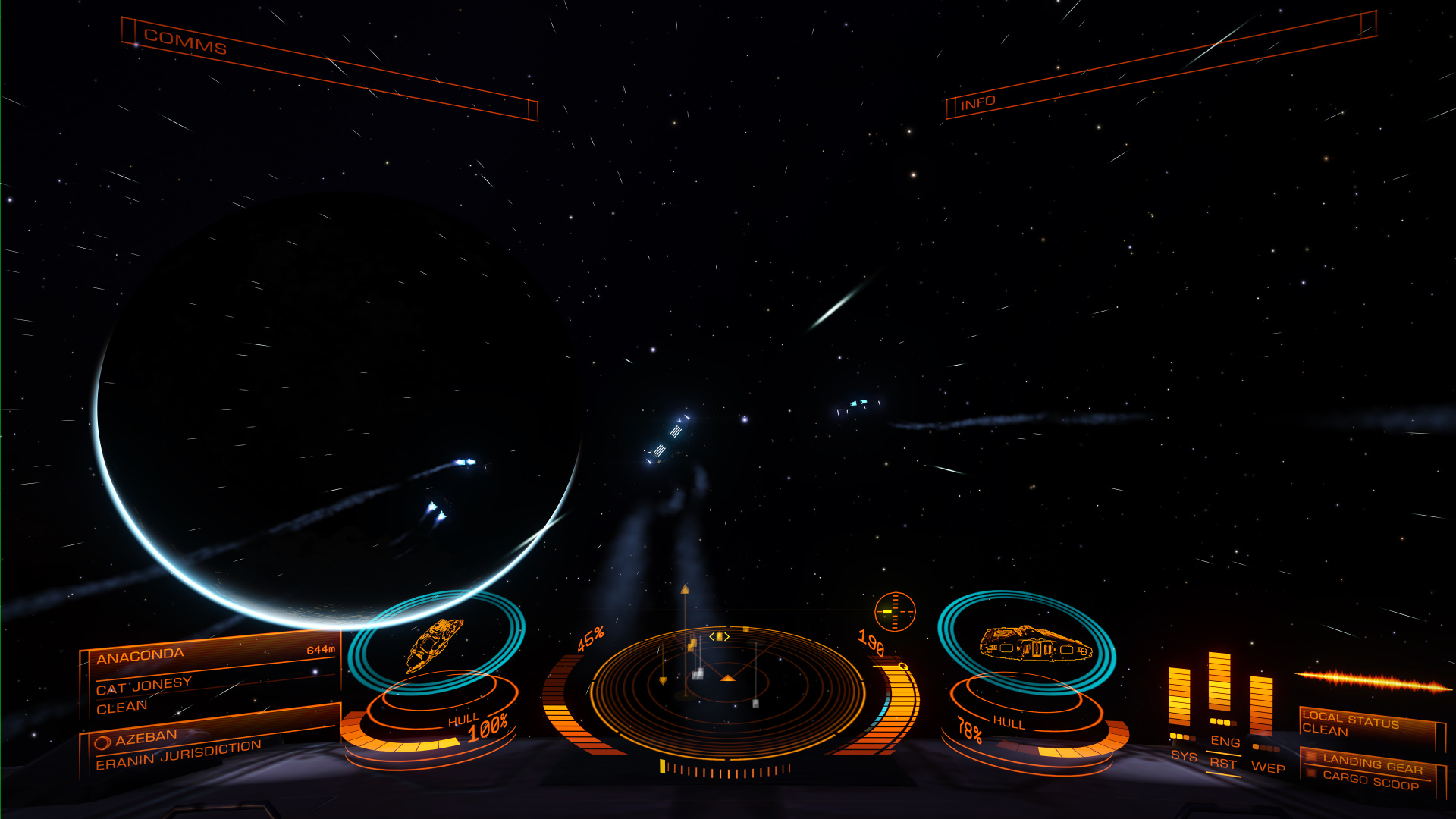Click the WEP power distributor column

click(x=1261, y=705)
